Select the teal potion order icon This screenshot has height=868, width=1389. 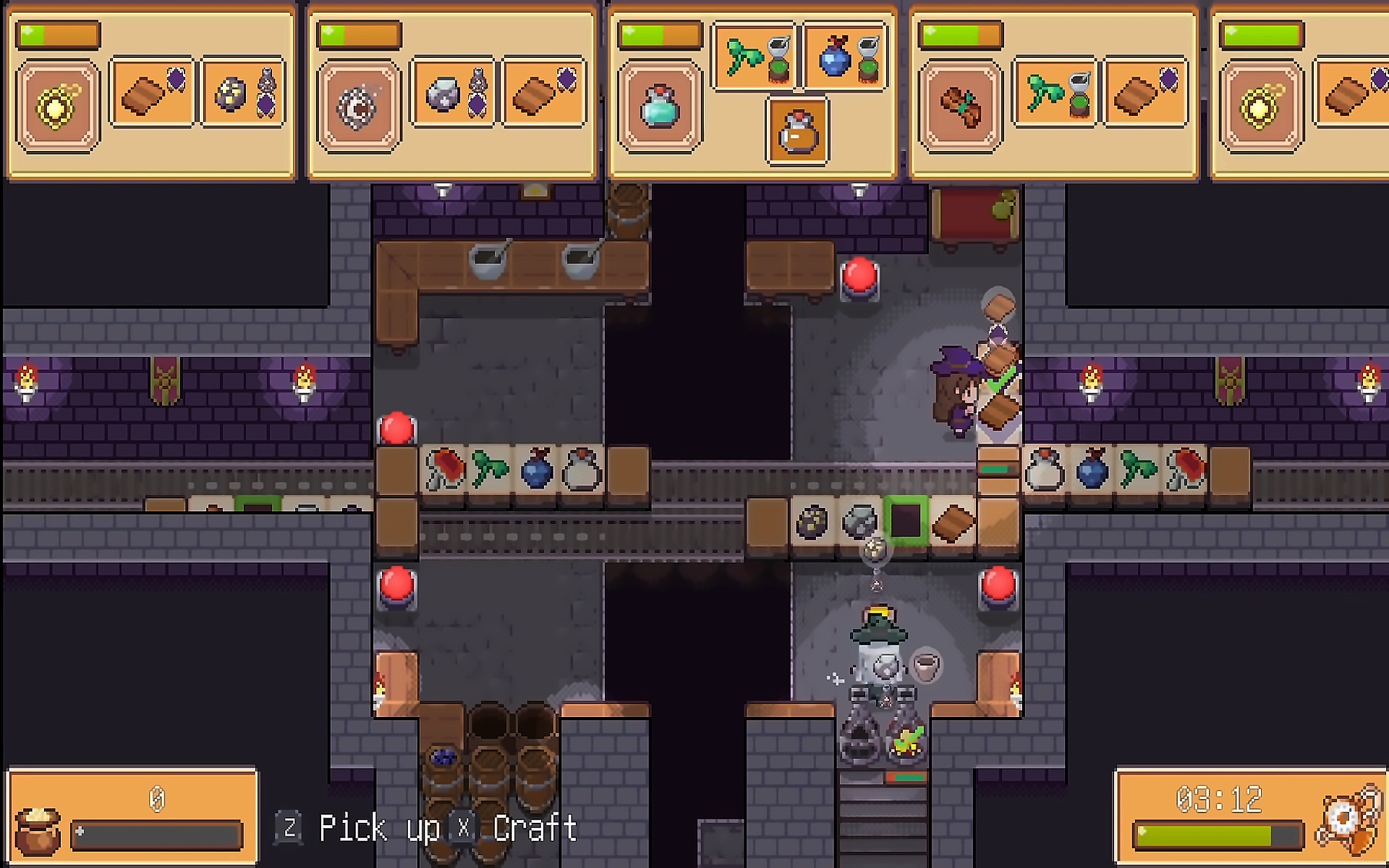click(x=660, y=106)
